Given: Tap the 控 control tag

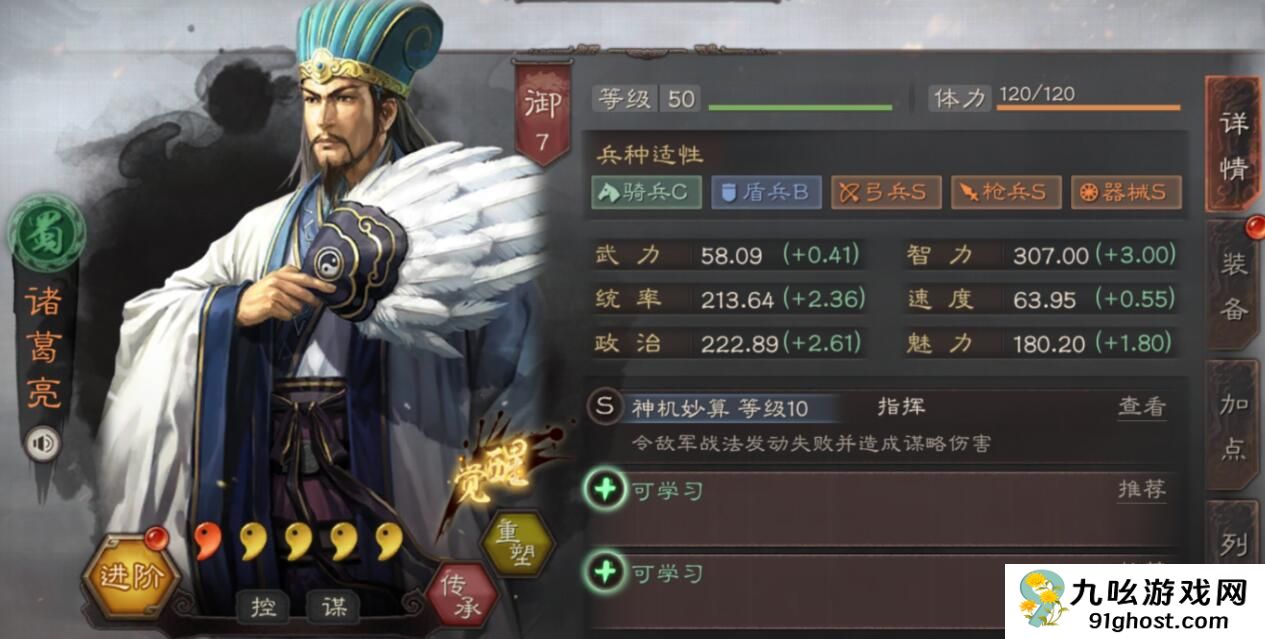Looking at the screenshot, I should (x=264, y=606).
